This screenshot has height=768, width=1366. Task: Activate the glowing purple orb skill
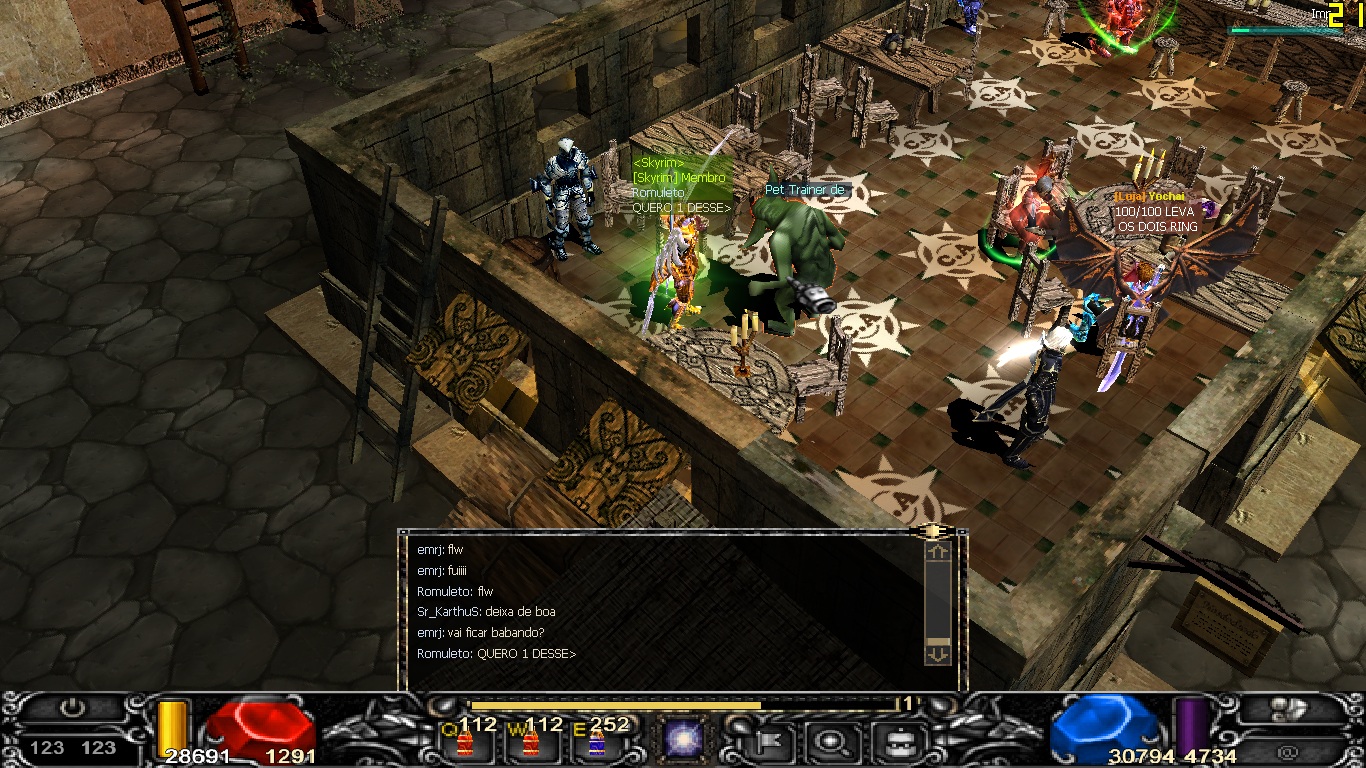[684, 741]
